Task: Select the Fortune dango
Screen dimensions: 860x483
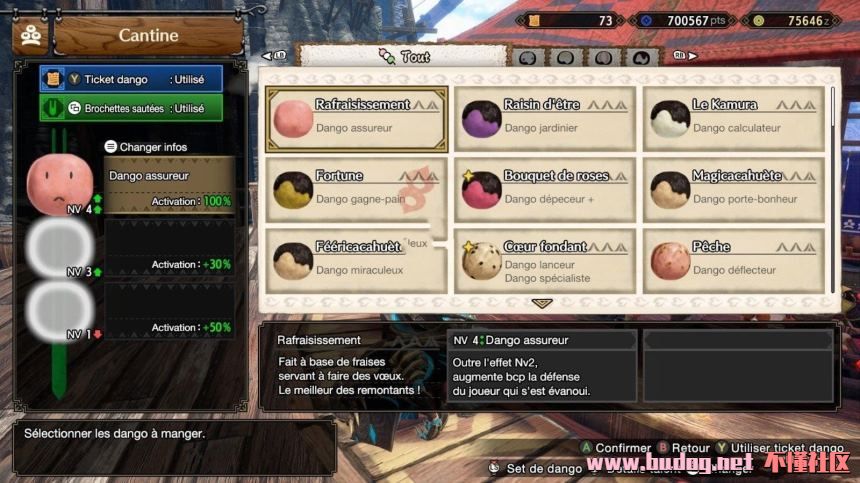Action: (x=355, y=189)
